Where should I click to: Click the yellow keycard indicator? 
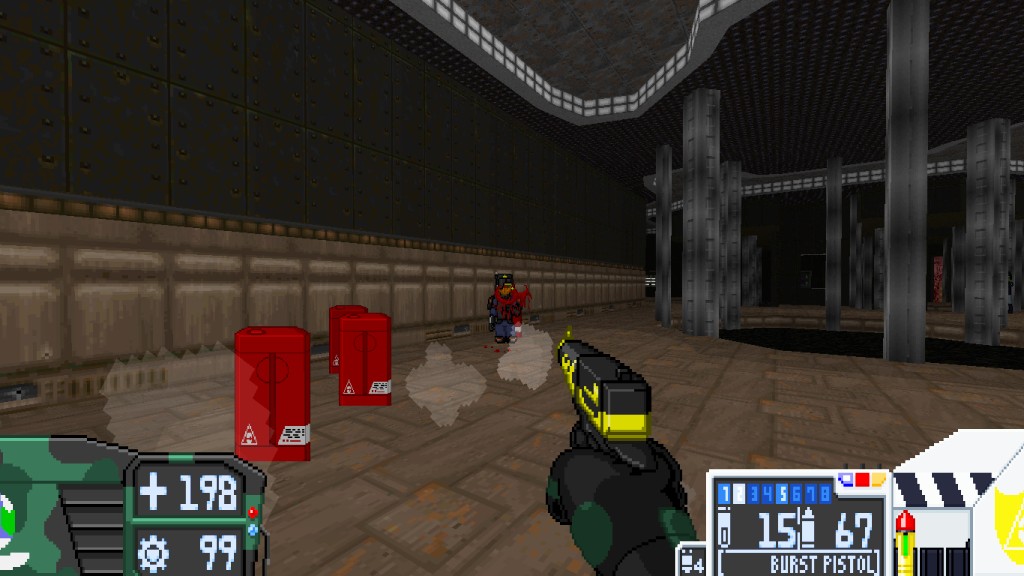(x=878, y=479)
